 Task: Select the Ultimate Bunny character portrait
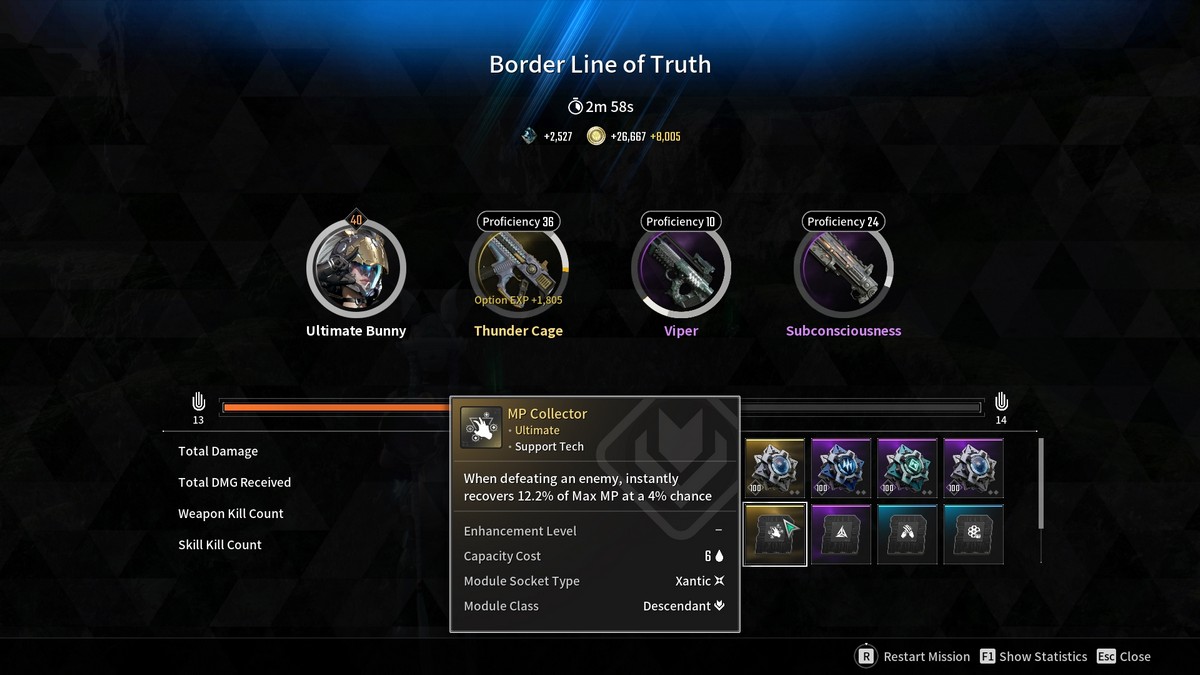point(356,268)
